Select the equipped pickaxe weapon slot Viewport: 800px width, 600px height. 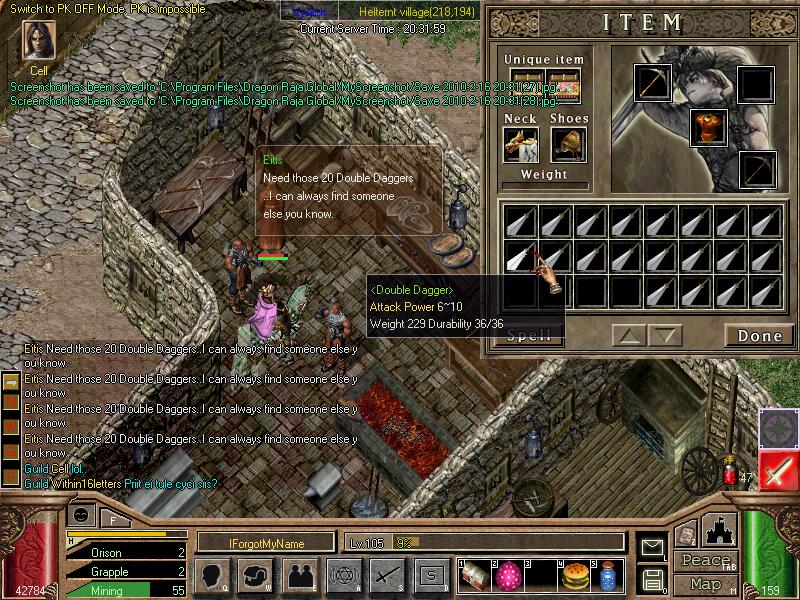pyautogui.click(x=652, y=83)
